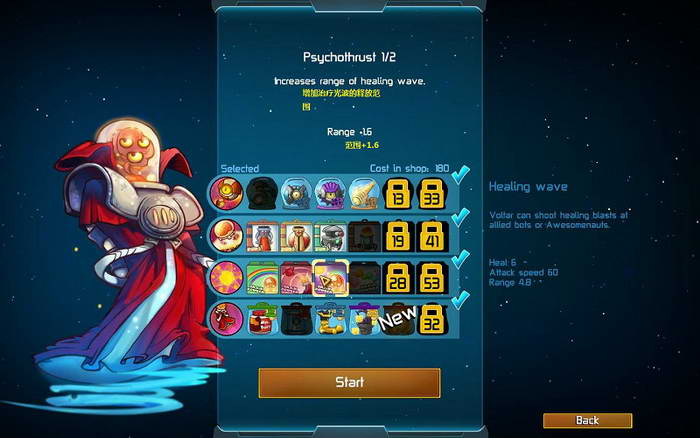The width and height of the screenshot is (700, 438).
Task: Choose the locked slot showing 28
Action: 398,277
